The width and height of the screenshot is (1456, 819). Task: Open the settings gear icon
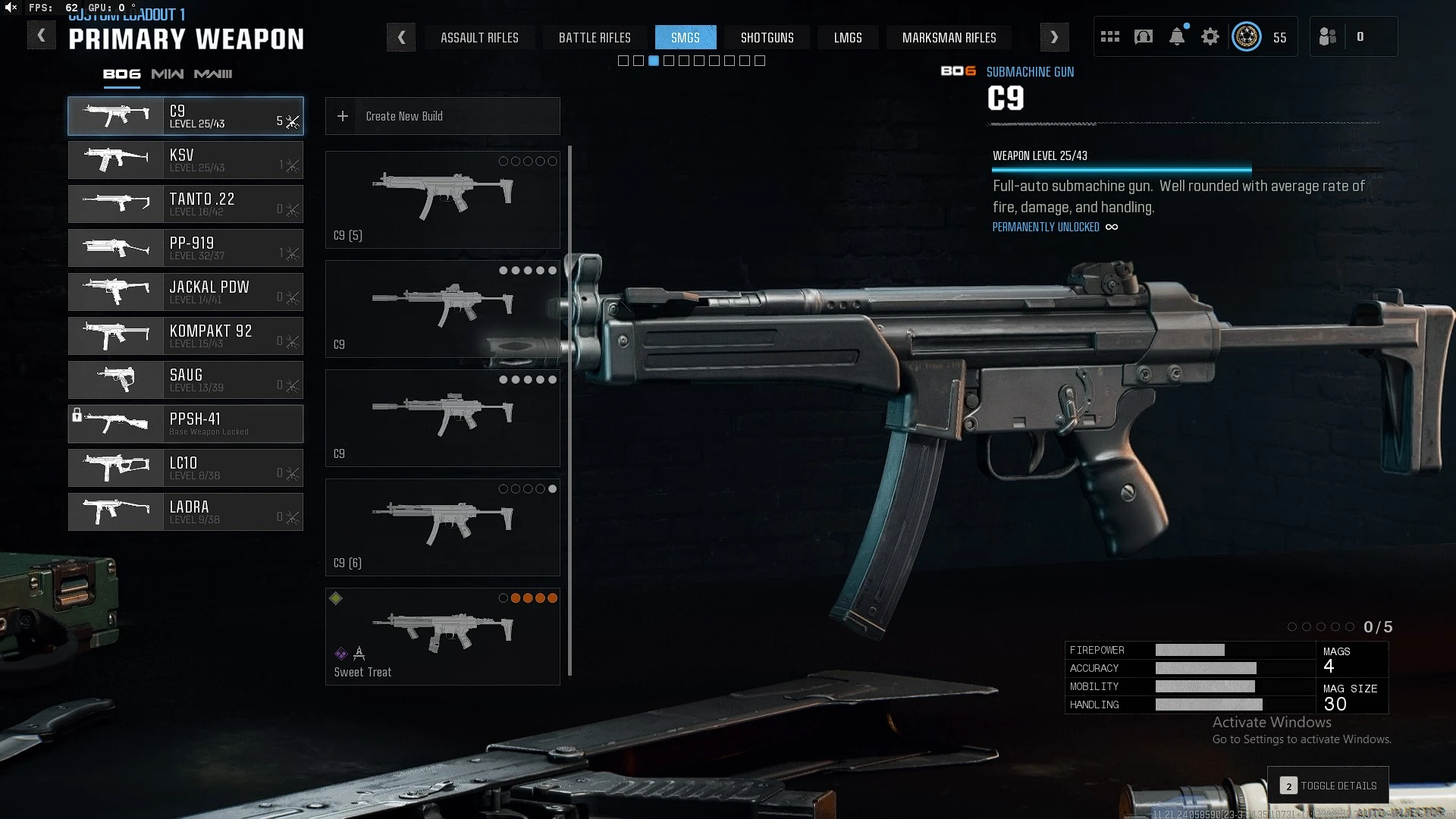coord(1210,36)
